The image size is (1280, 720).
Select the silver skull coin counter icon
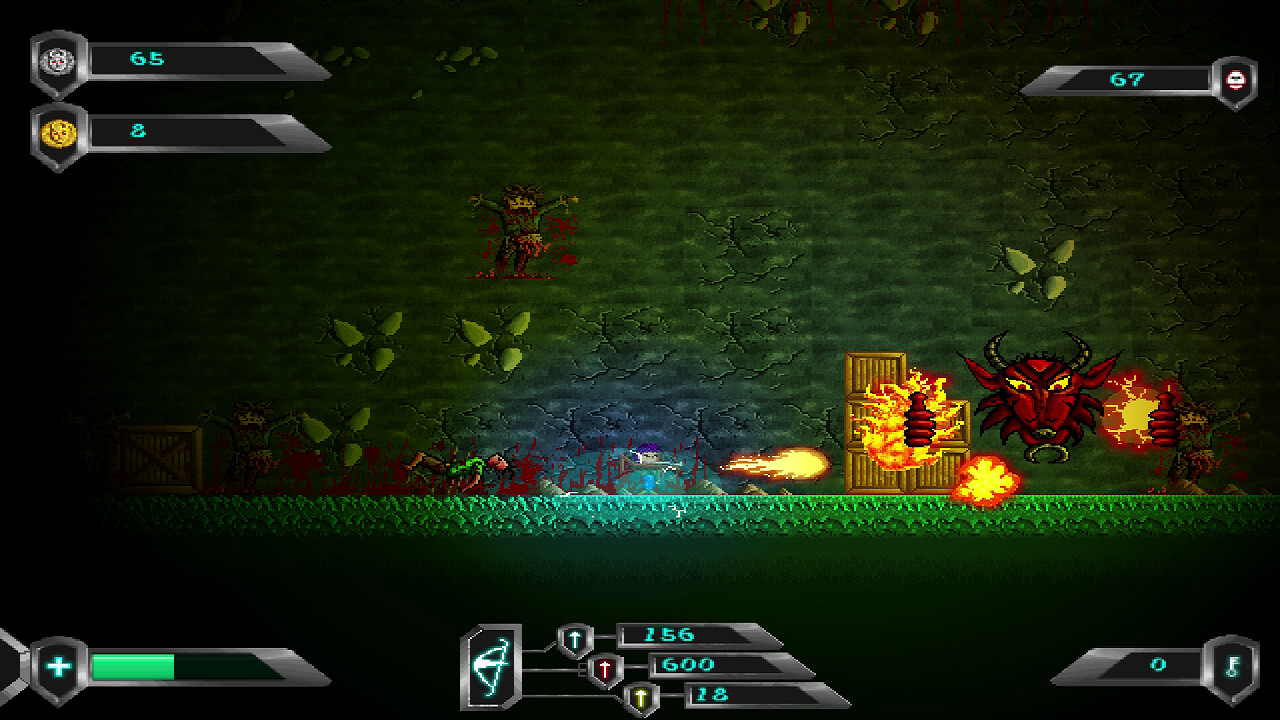(x=58, y=60)
